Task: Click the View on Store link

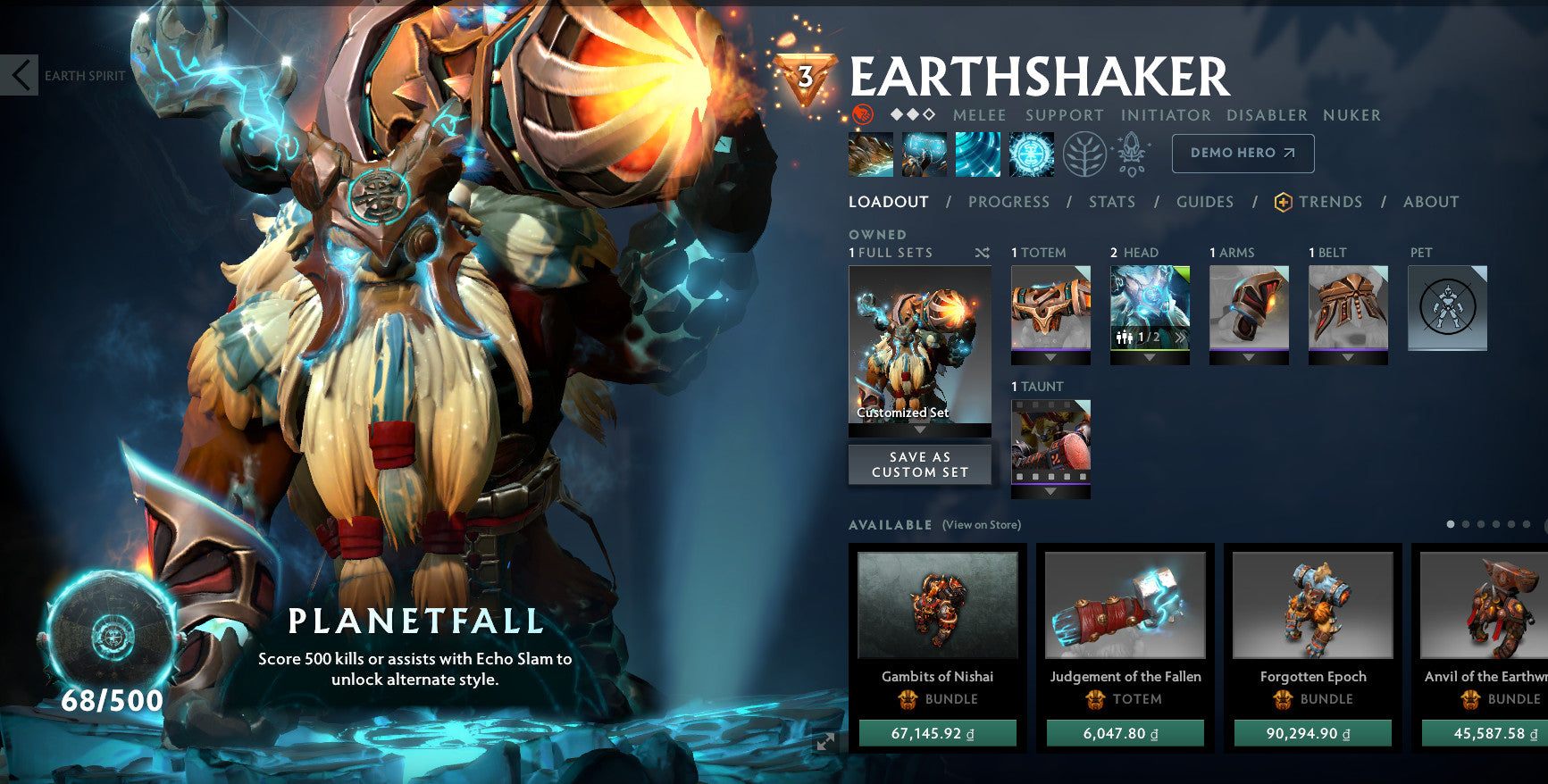Action: point(981,525)
